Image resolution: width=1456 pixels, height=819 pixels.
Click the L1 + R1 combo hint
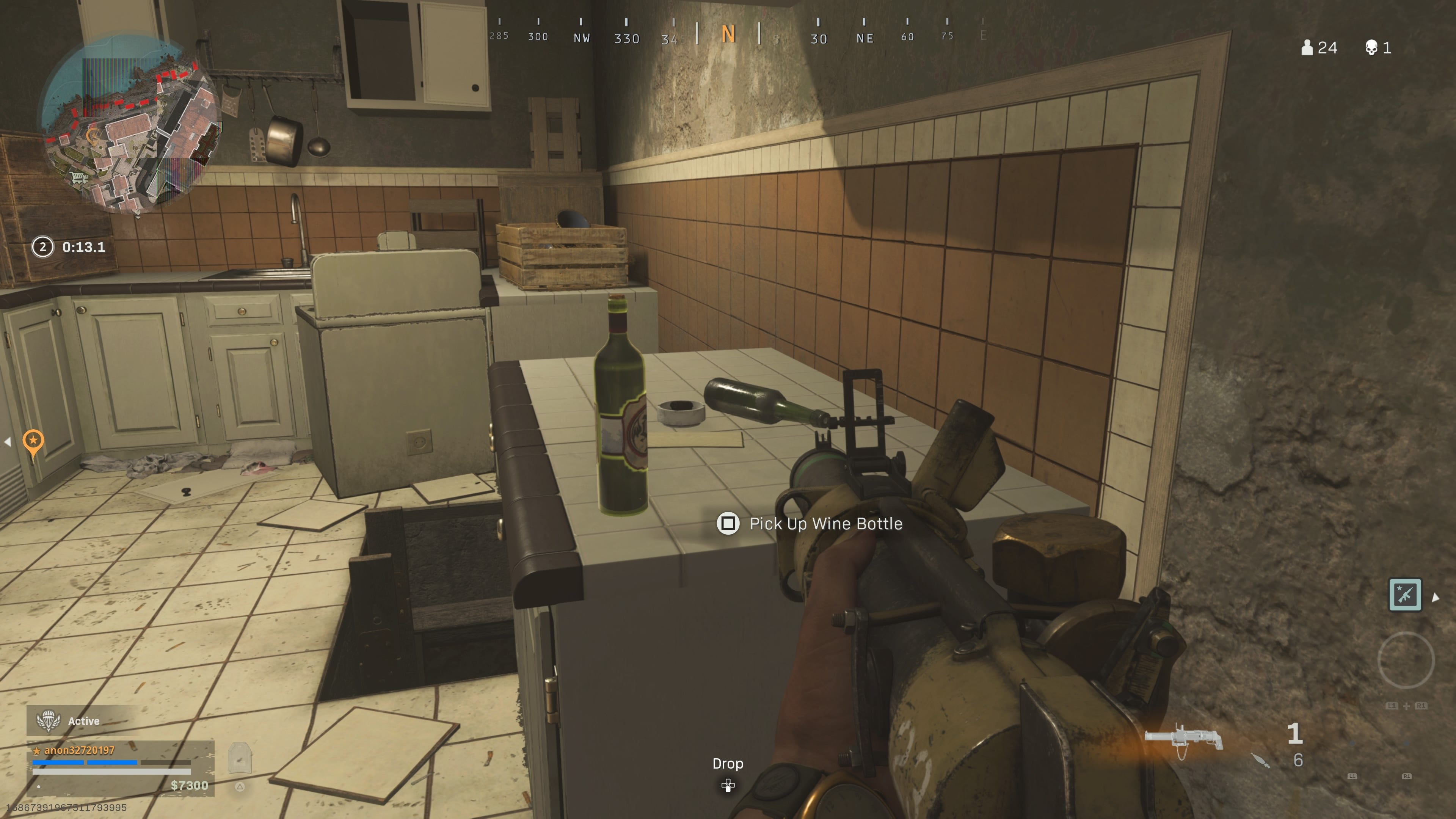(x=1406, y=706)
